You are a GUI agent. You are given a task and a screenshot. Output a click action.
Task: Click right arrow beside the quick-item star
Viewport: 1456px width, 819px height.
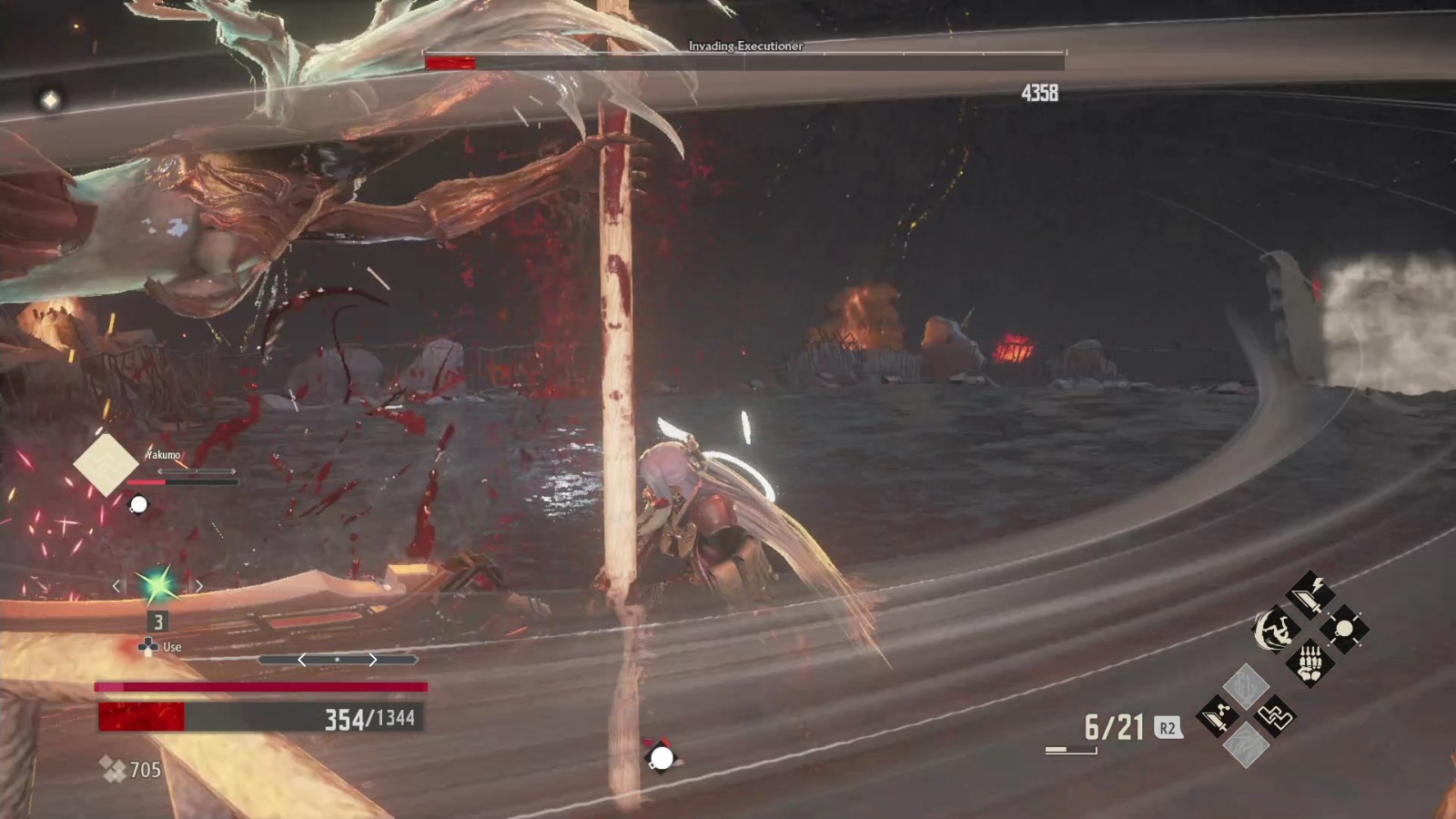(199, 586)
